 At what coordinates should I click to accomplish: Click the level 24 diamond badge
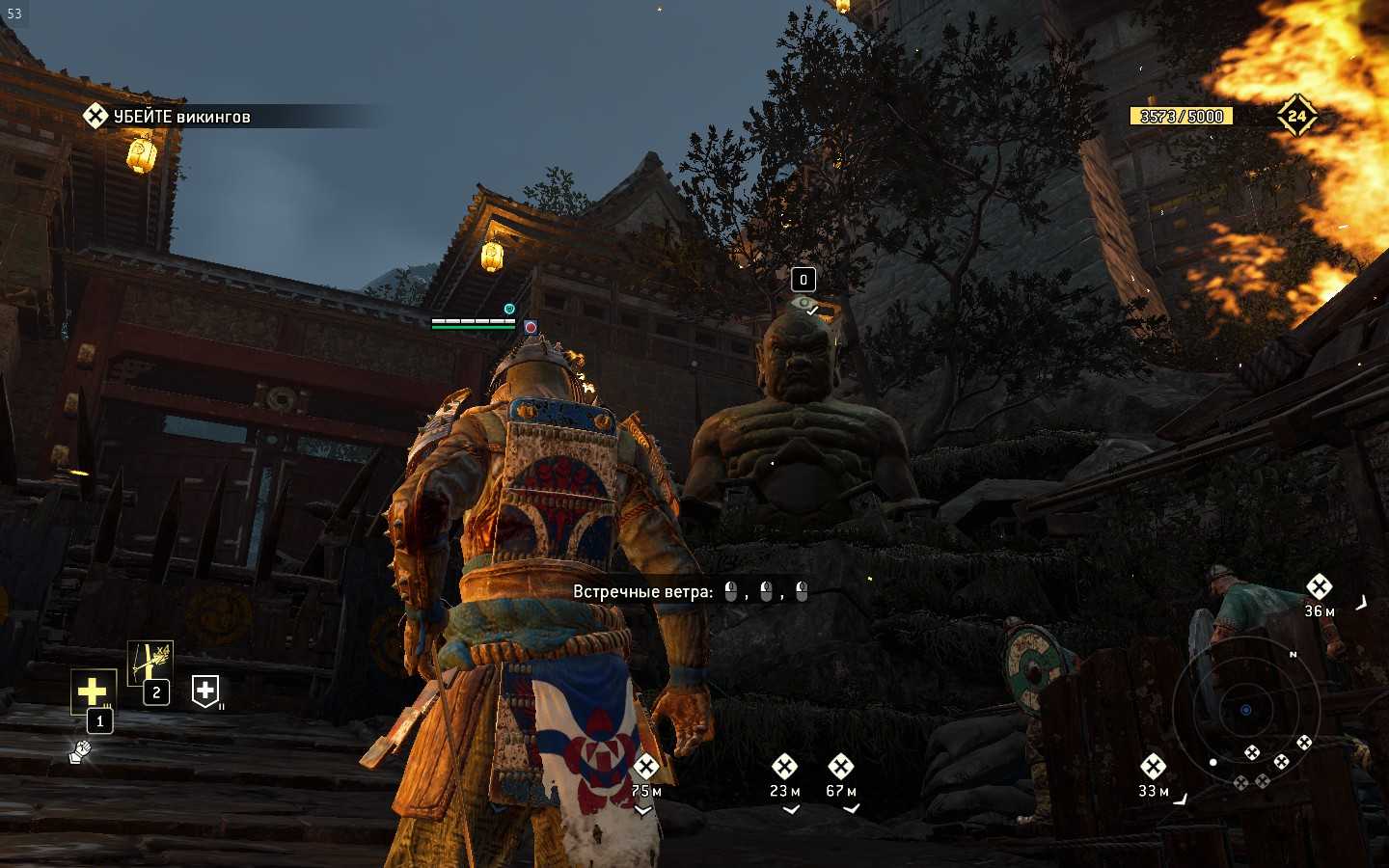pos(1296,117)
